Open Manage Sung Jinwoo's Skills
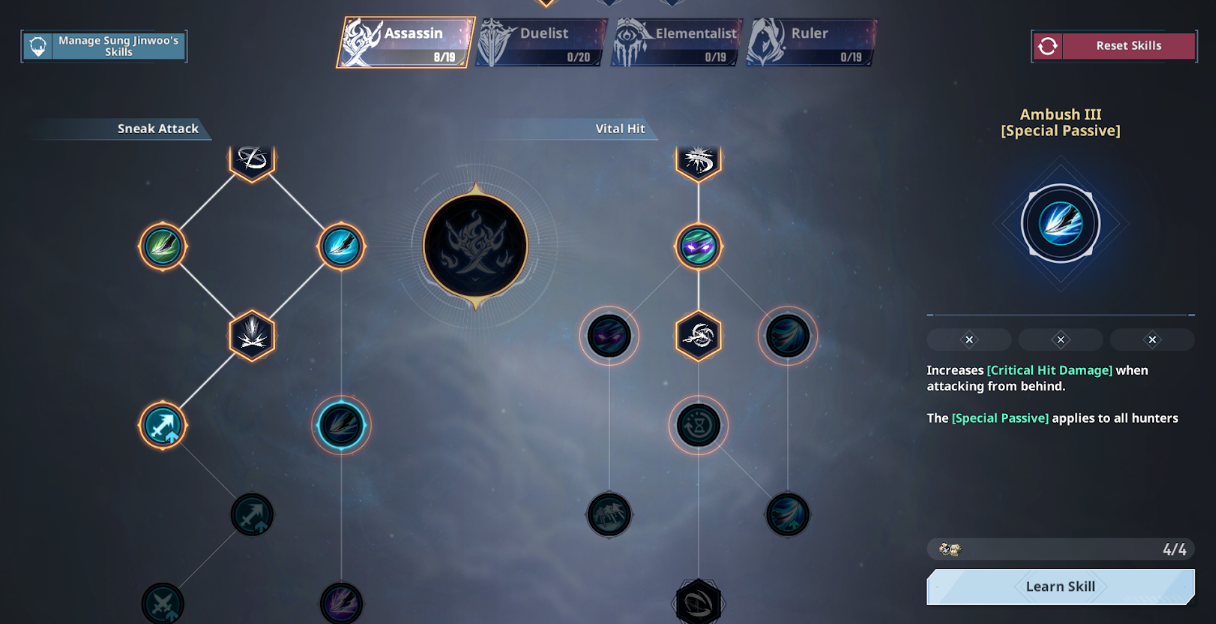1216x624 pixels. (x=104, y=46)
